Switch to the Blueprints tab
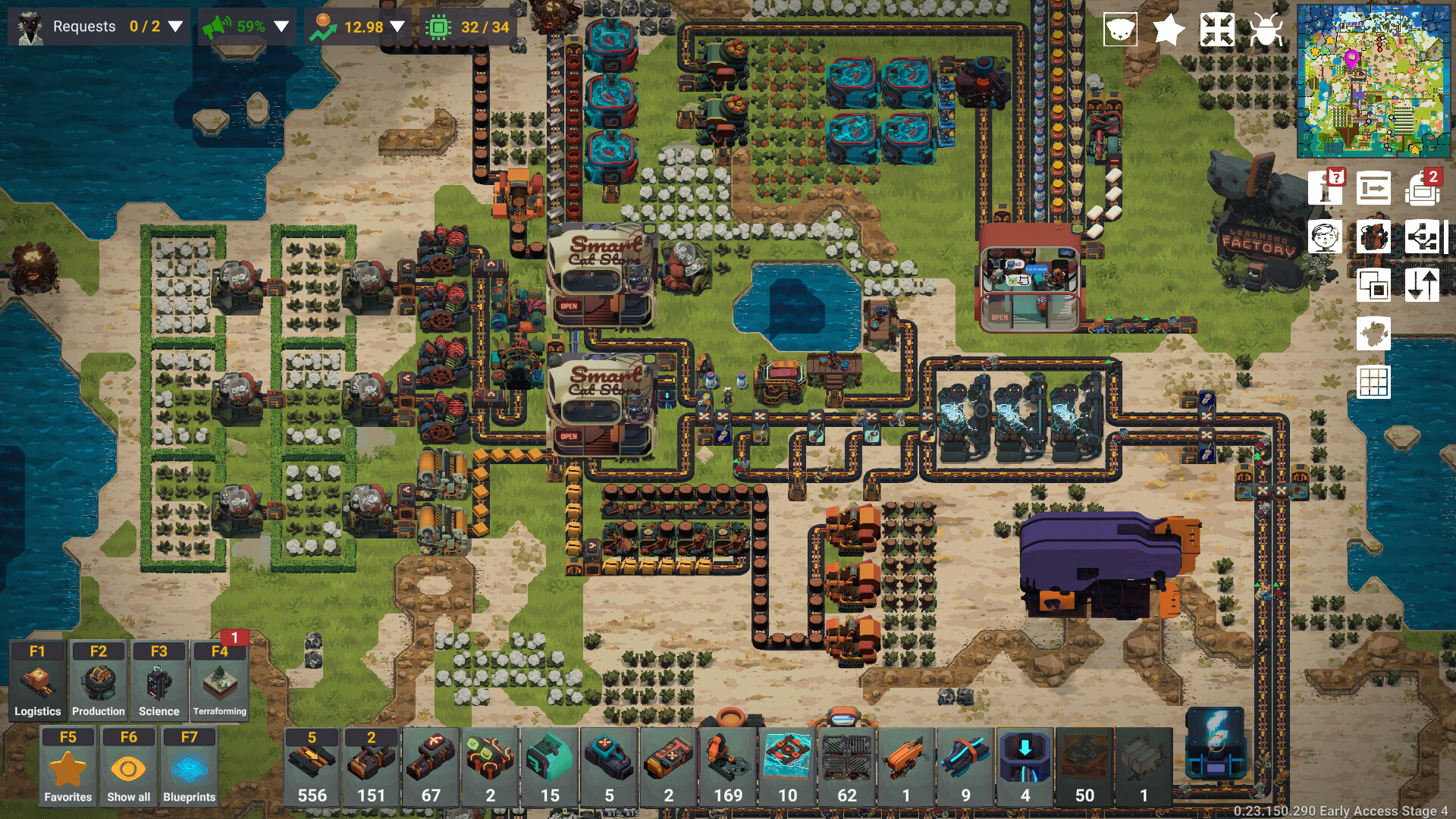Viewport: 1456px width, 819px height. tap(189, 767)
